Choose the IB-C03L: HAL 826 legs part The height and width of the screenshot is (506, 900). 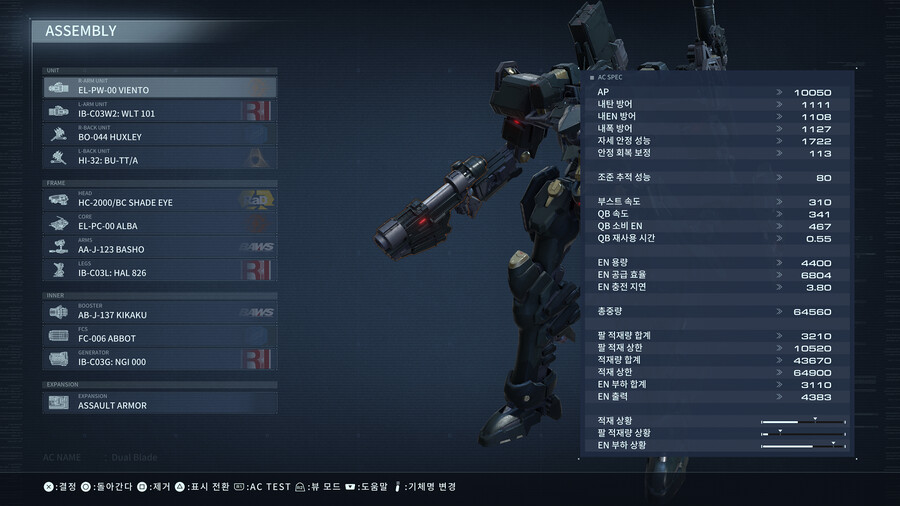tap(160, 269)
